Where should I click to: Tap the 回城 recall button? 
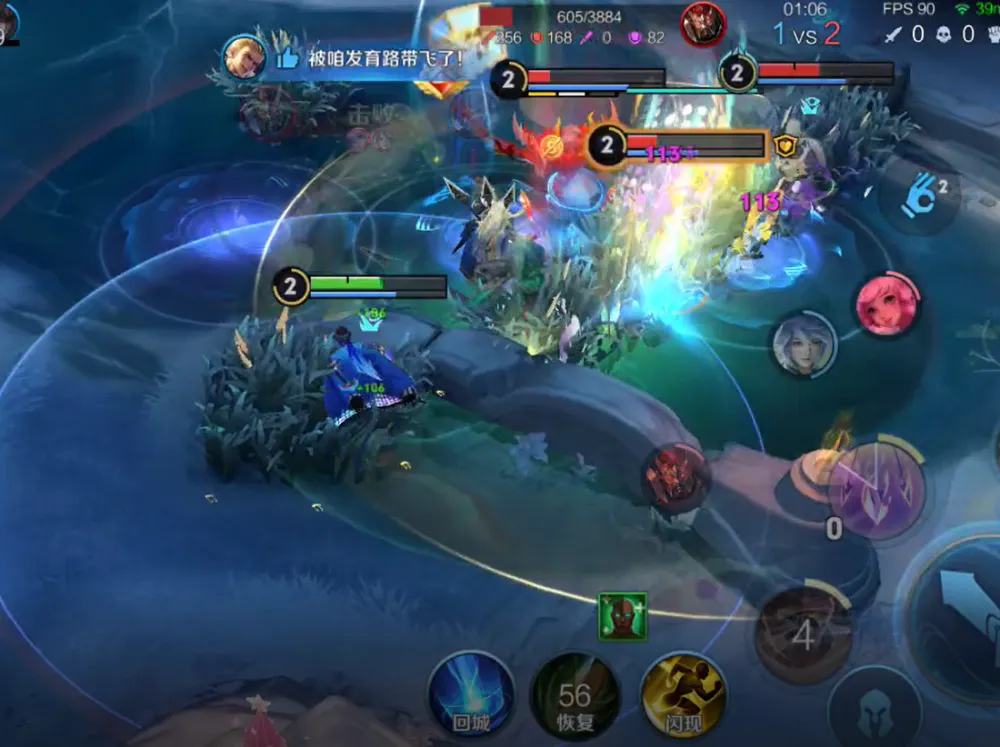(471, 694)
